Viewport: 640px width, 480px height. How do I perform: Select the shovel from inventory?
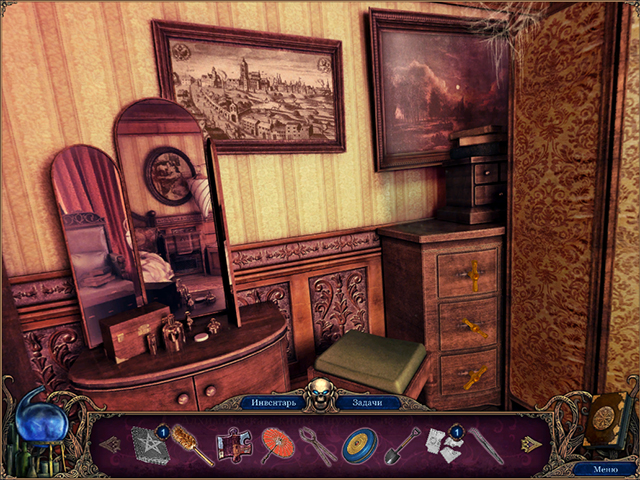pyautogui.click(x=402, y=445)
